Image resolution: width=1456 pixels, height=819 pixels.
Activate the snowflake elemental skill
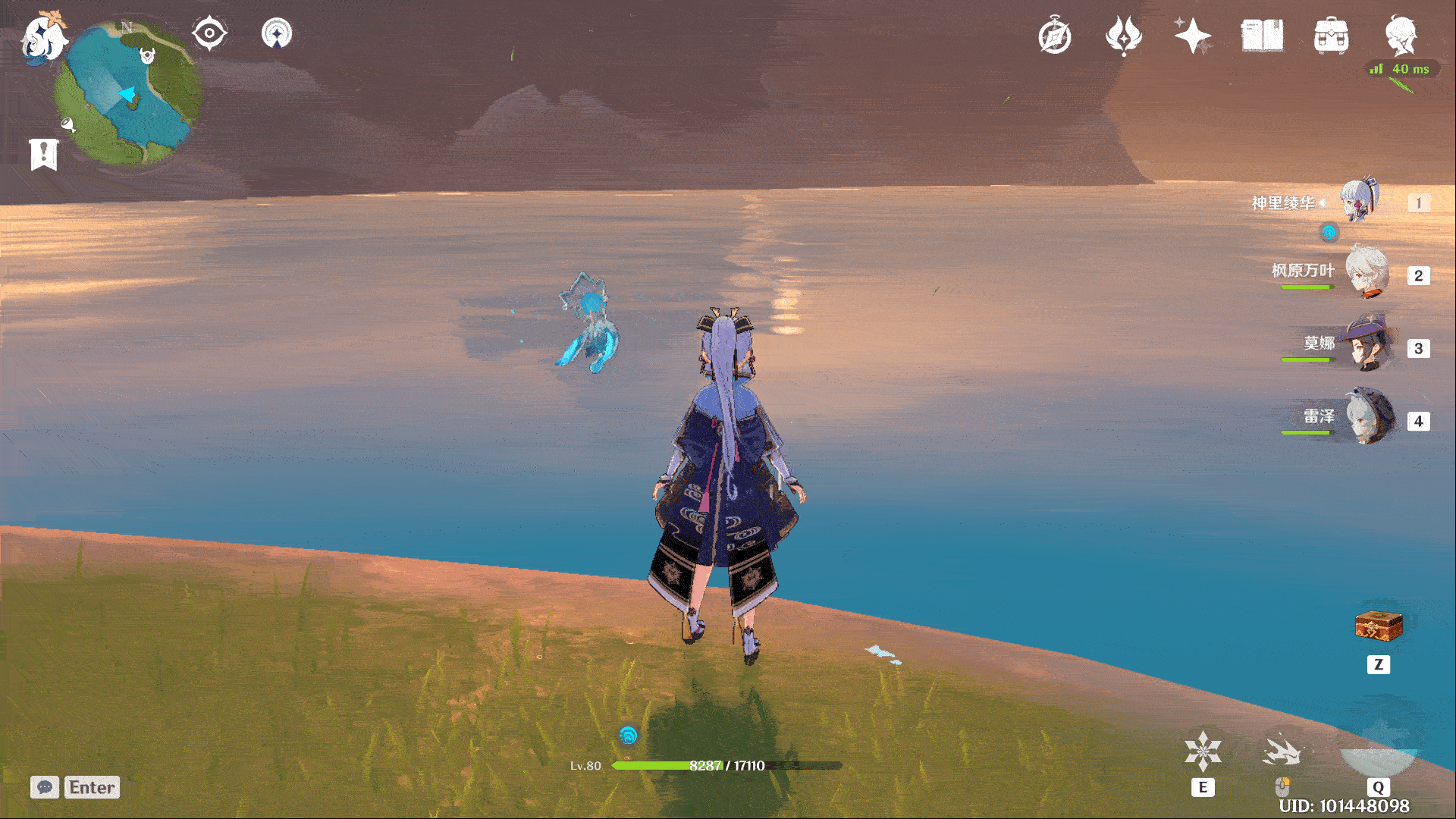(x=1203, y=751)
